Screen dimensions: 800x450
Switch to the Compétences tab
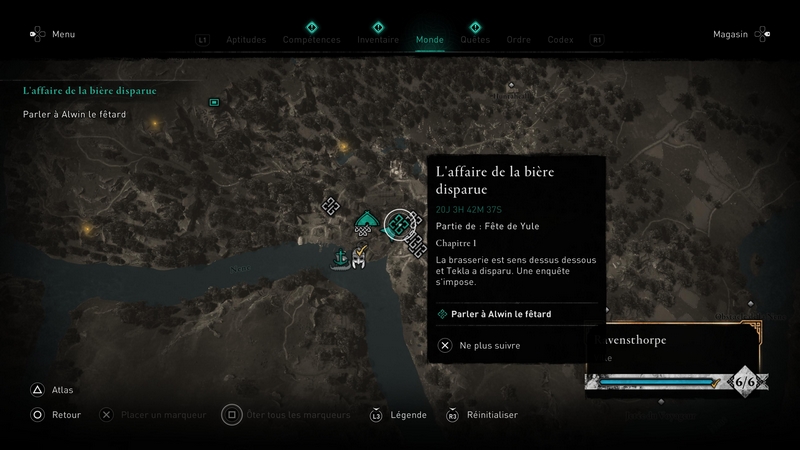click(x=310, y=40)
